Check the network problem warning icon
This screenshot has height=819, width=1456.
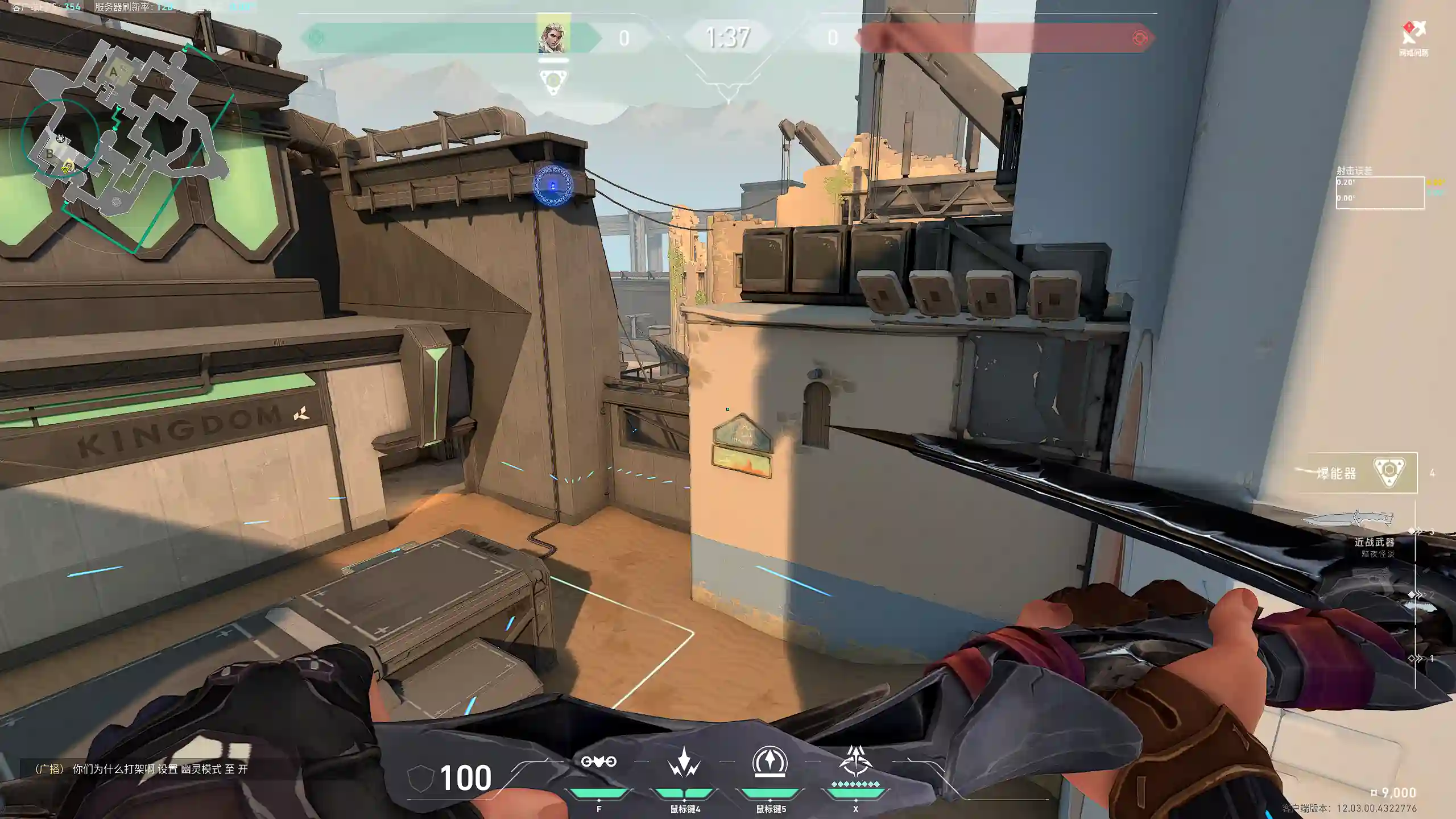click(1413, 34)
